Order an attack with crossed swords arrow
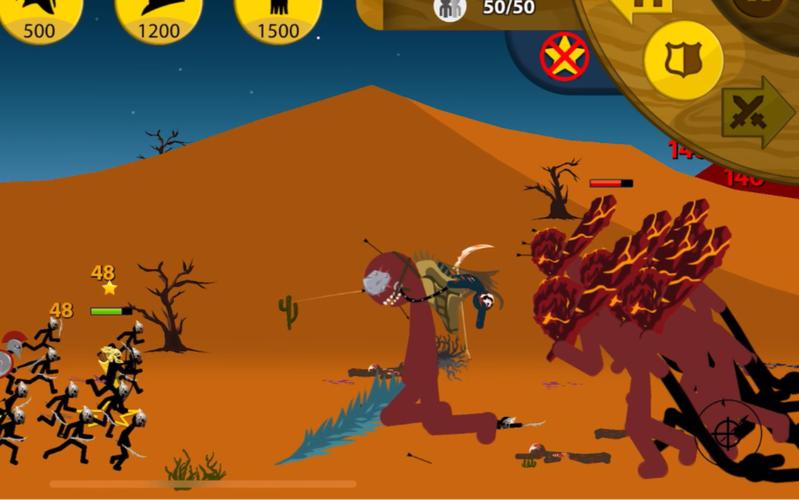The height and width of the screenshot is (500, 799). [757, 112]
